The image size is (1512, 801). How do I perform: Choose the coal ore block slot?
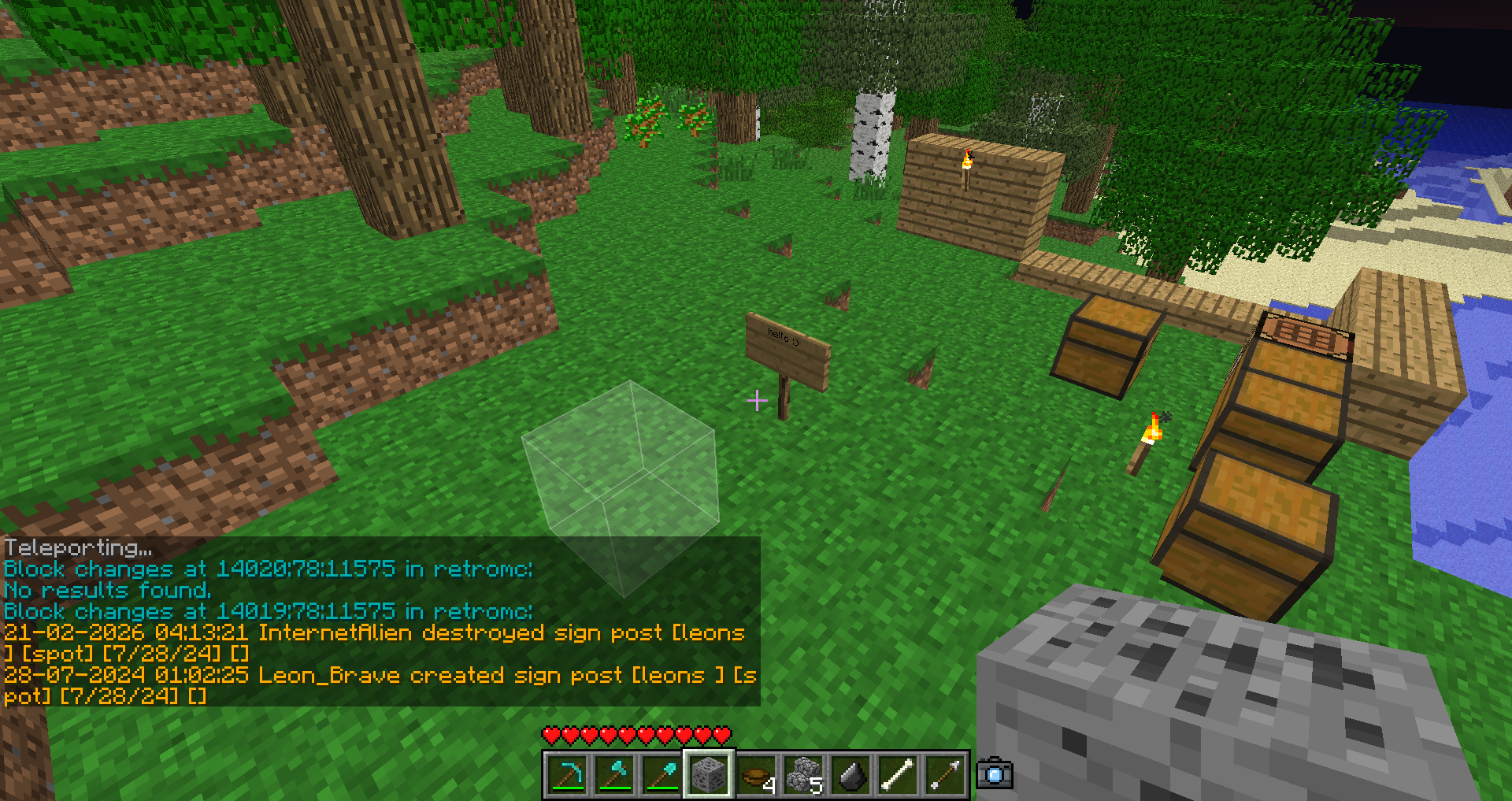pyautogui.click(x=709, y=775)
